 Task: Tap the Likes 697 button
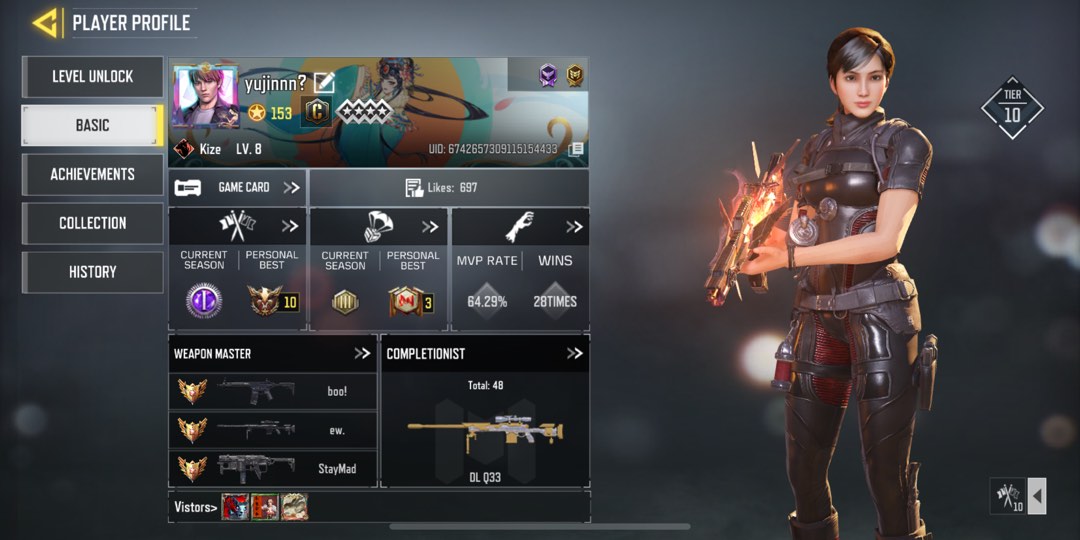tap(448, 188)
